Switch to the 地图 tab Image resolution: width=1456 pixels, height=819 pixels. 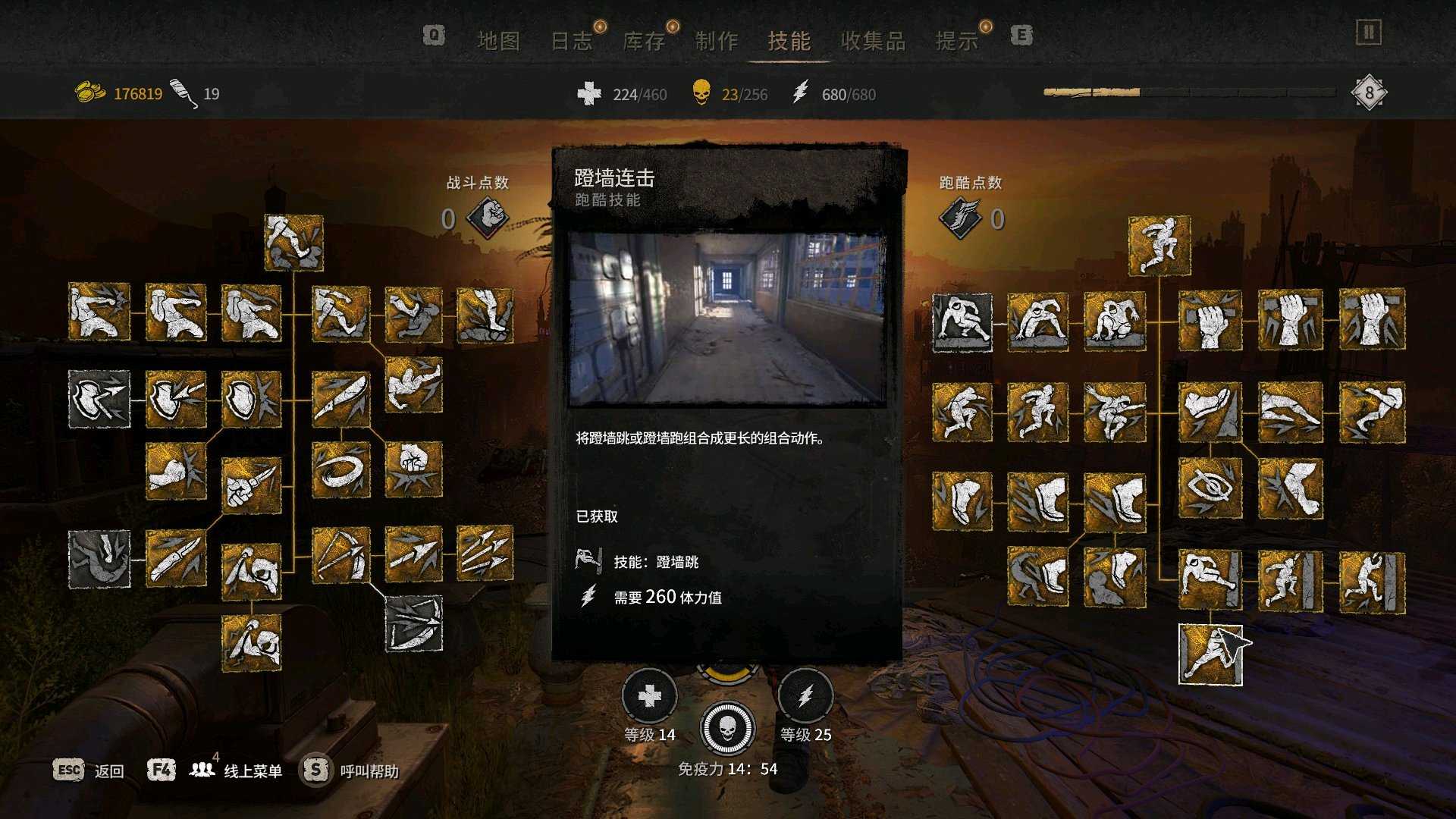click(x=500, y=41)
